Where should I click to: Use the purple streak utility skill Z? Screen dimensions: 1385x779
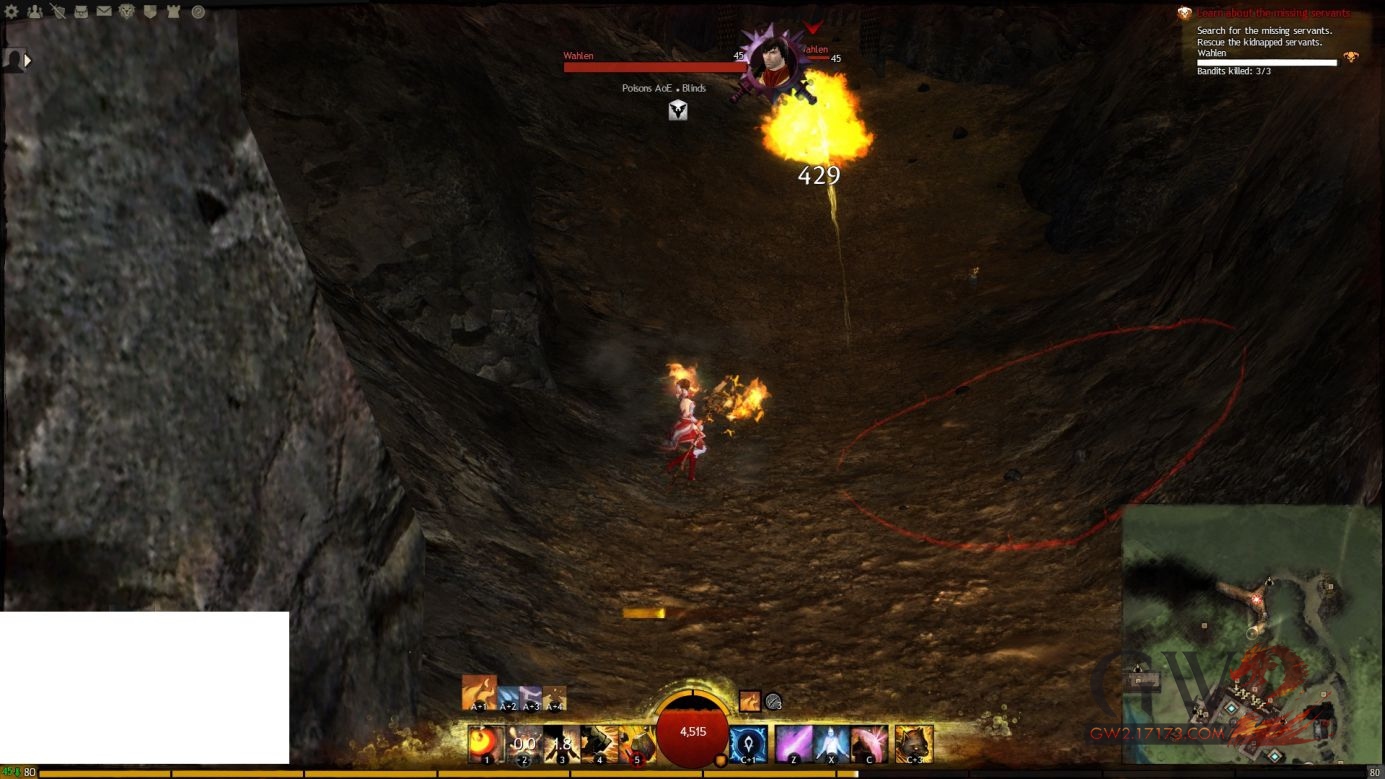click(x=794, y=744)
